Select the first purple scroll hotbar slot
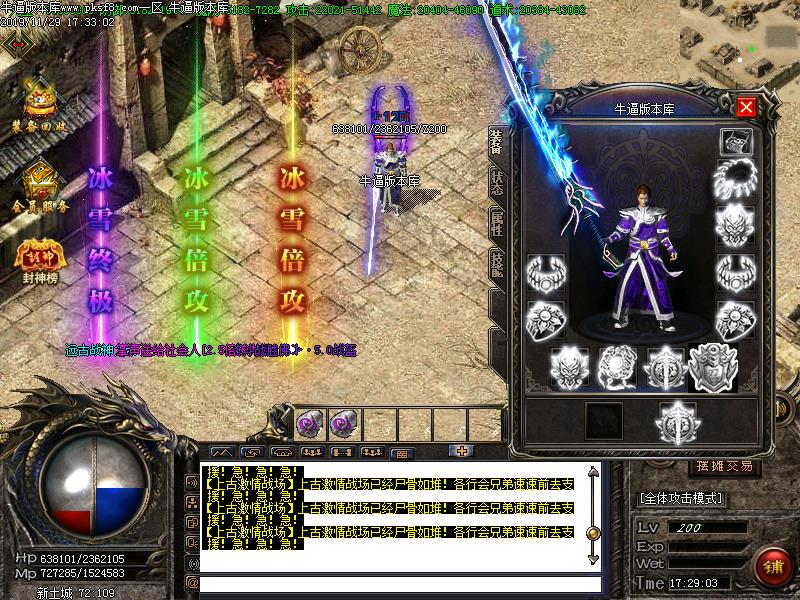This screenshot has height=600, width=800. [x=309, y=424]
